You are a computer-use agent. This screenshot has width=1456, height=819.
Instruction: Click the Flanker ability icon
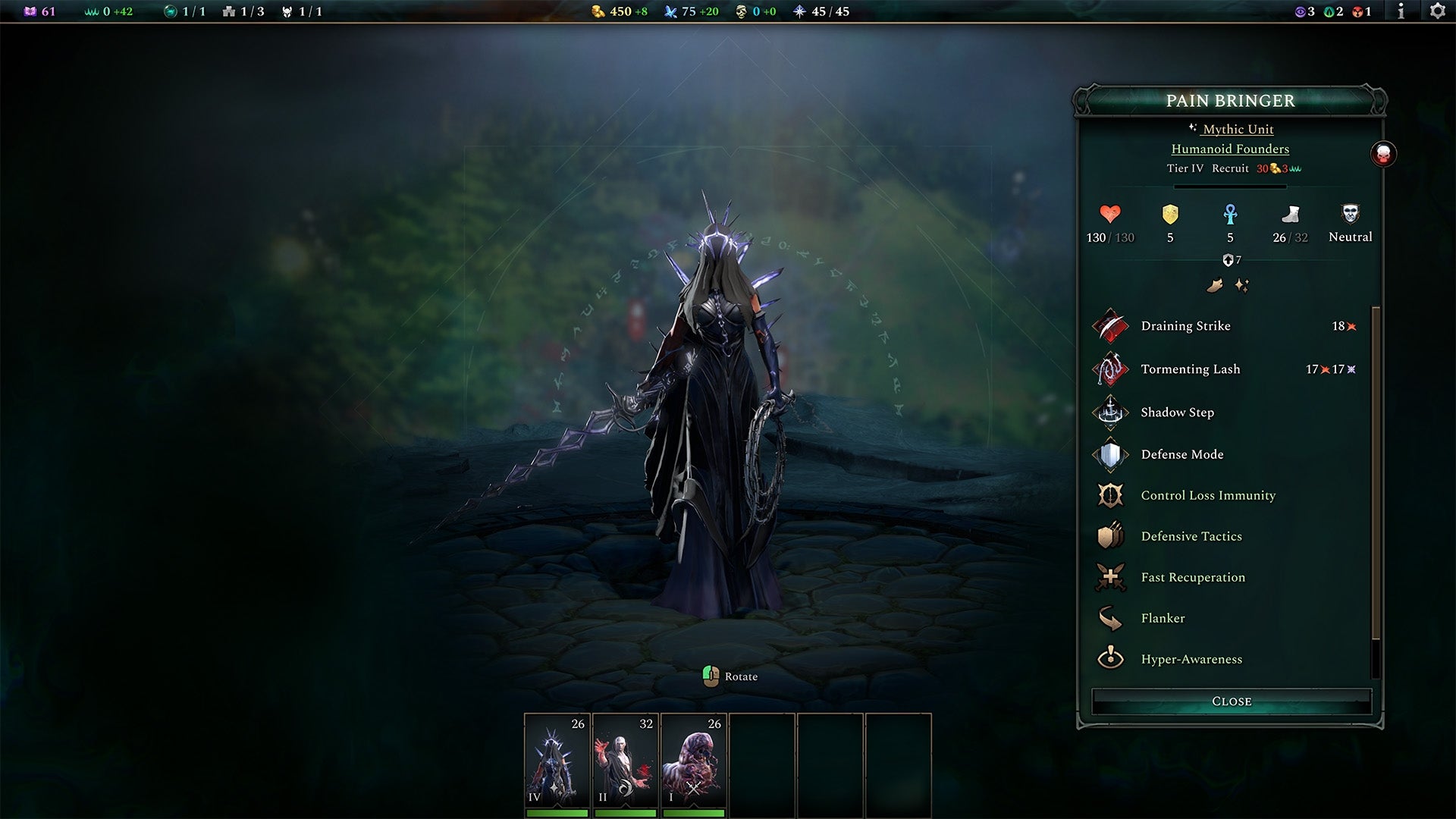click(1110, 618)
